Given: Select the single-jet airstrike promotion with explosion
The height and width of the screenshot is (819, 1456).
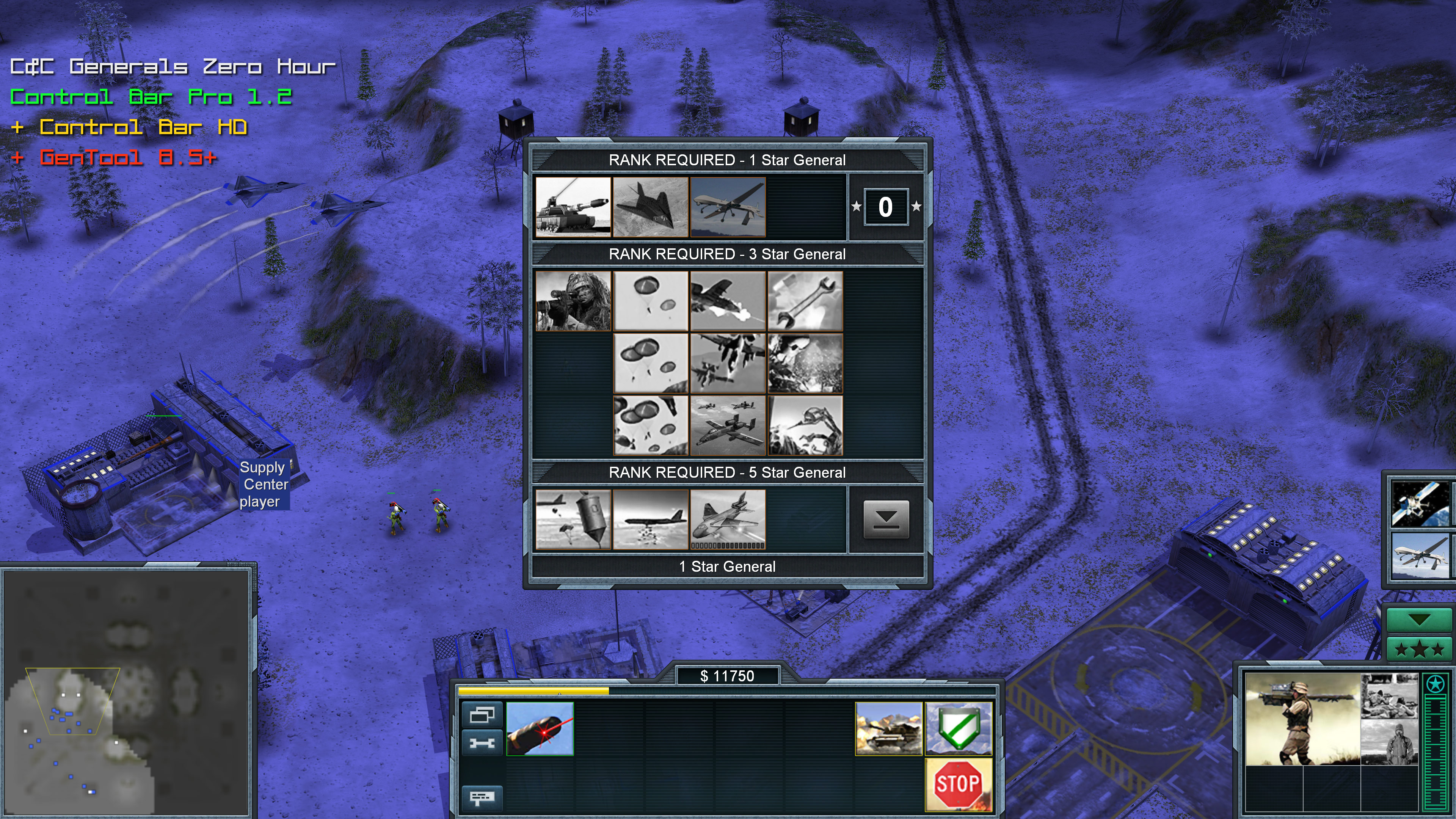Looking at the screenshot, I should 728,301.
